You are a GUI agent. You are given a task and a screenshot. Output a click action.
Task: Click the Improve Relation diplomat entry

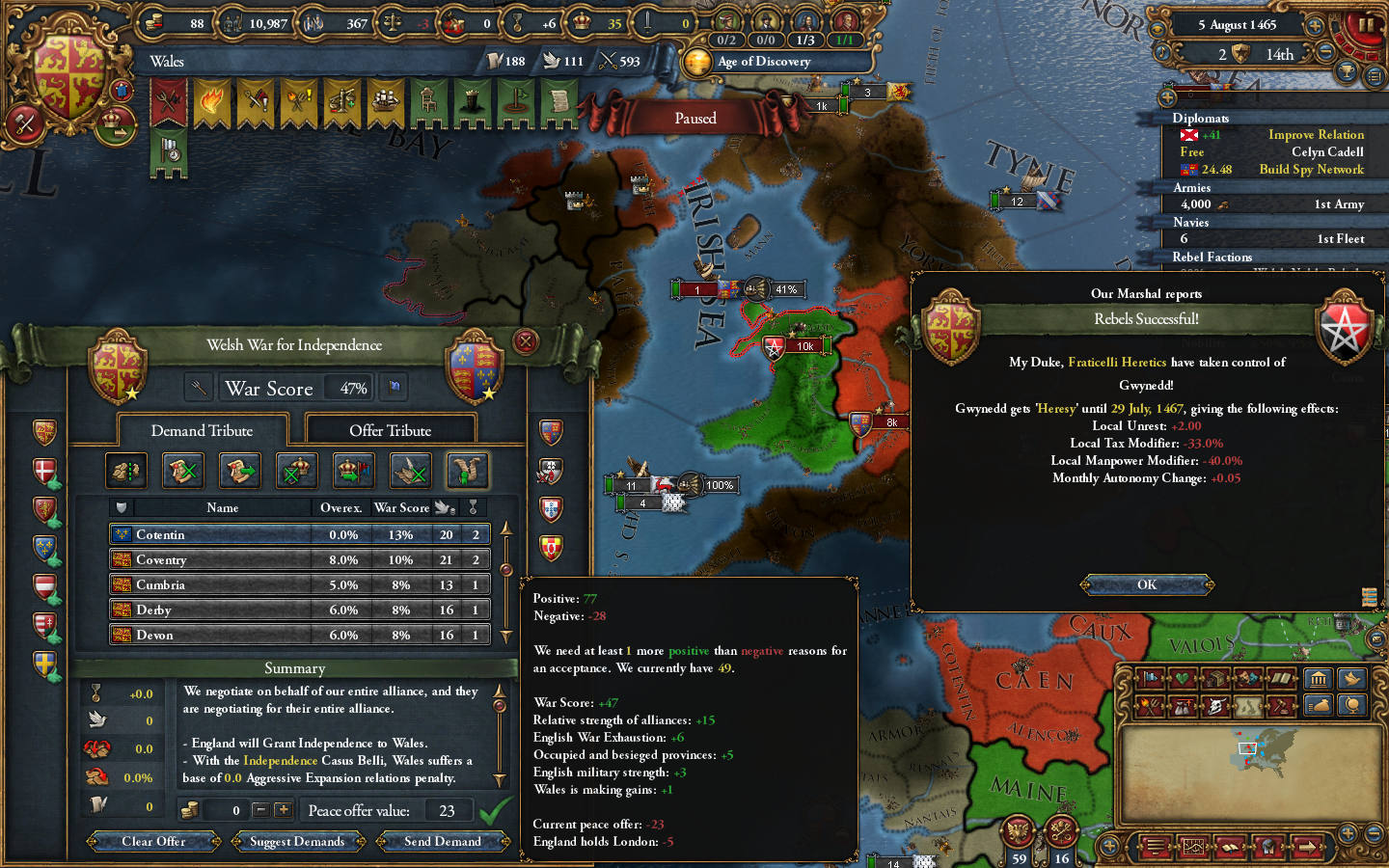tap(1316, 134)
